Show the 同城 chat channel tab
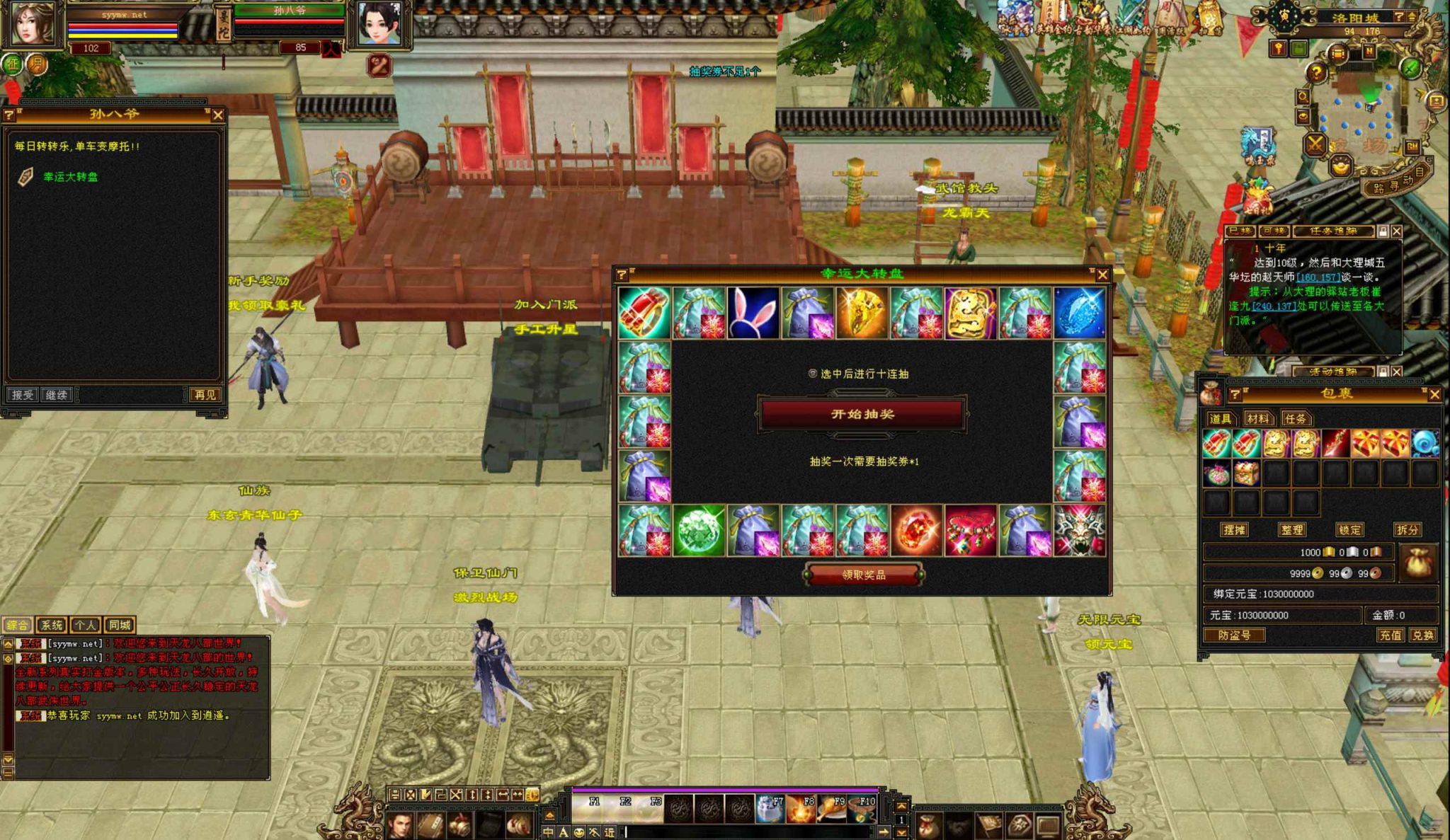 [119, 625]
